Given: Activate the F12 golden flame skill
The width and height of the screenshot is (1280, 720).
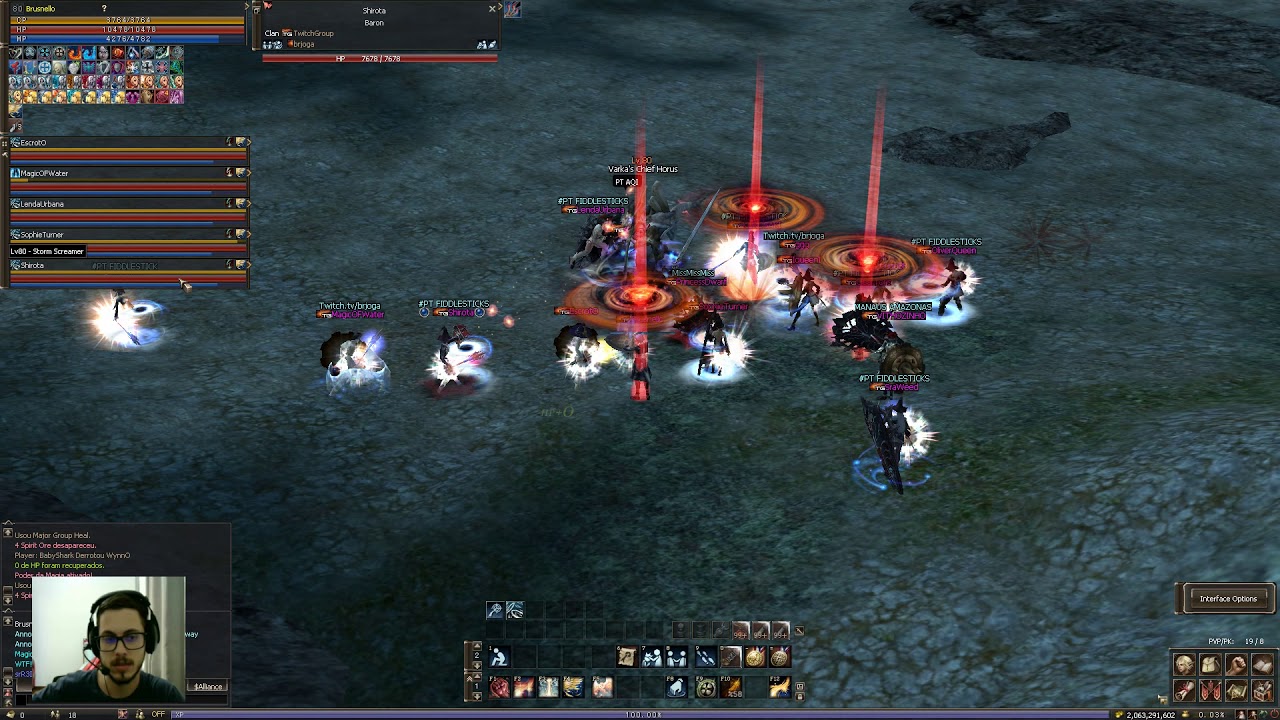Looking at the screenshot, I should [779, 687].
